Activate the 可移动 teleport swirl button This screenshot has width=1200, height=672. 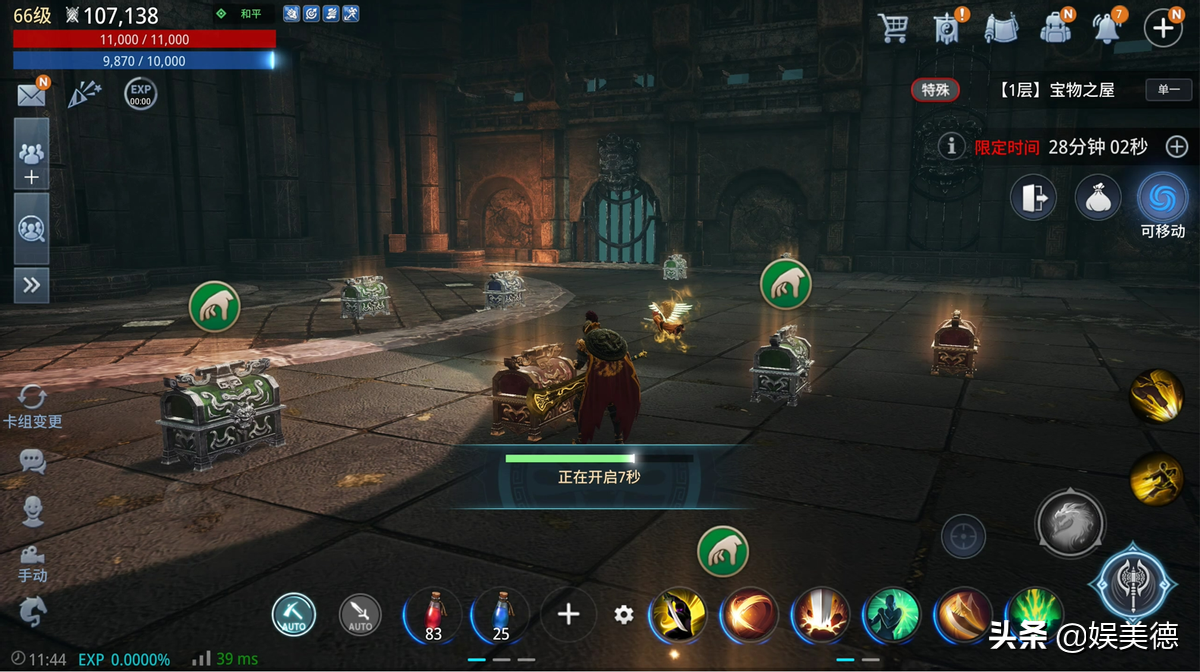pyautogui.click(x=1162, y=197)
